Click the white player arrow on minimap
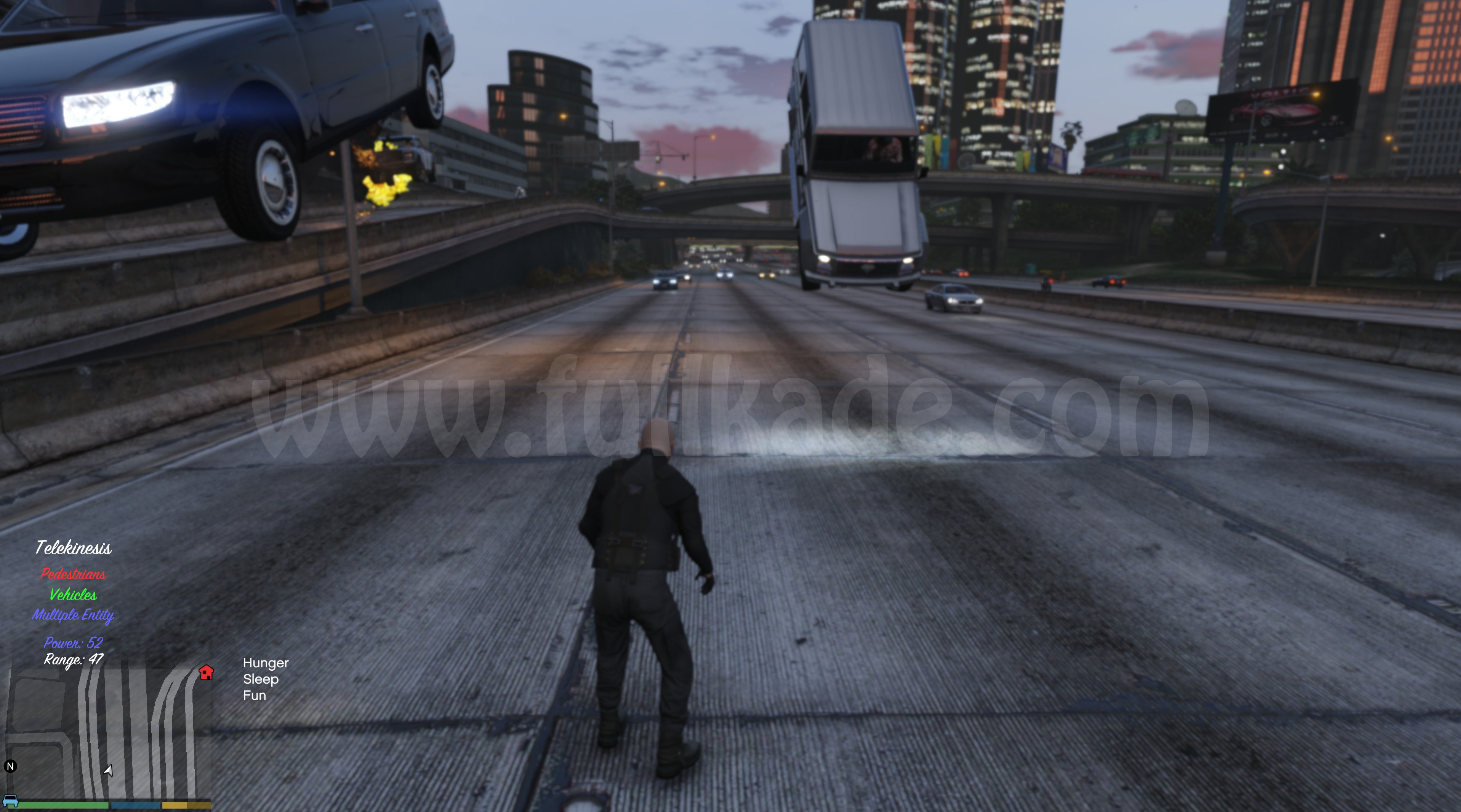 click(108, 770)
